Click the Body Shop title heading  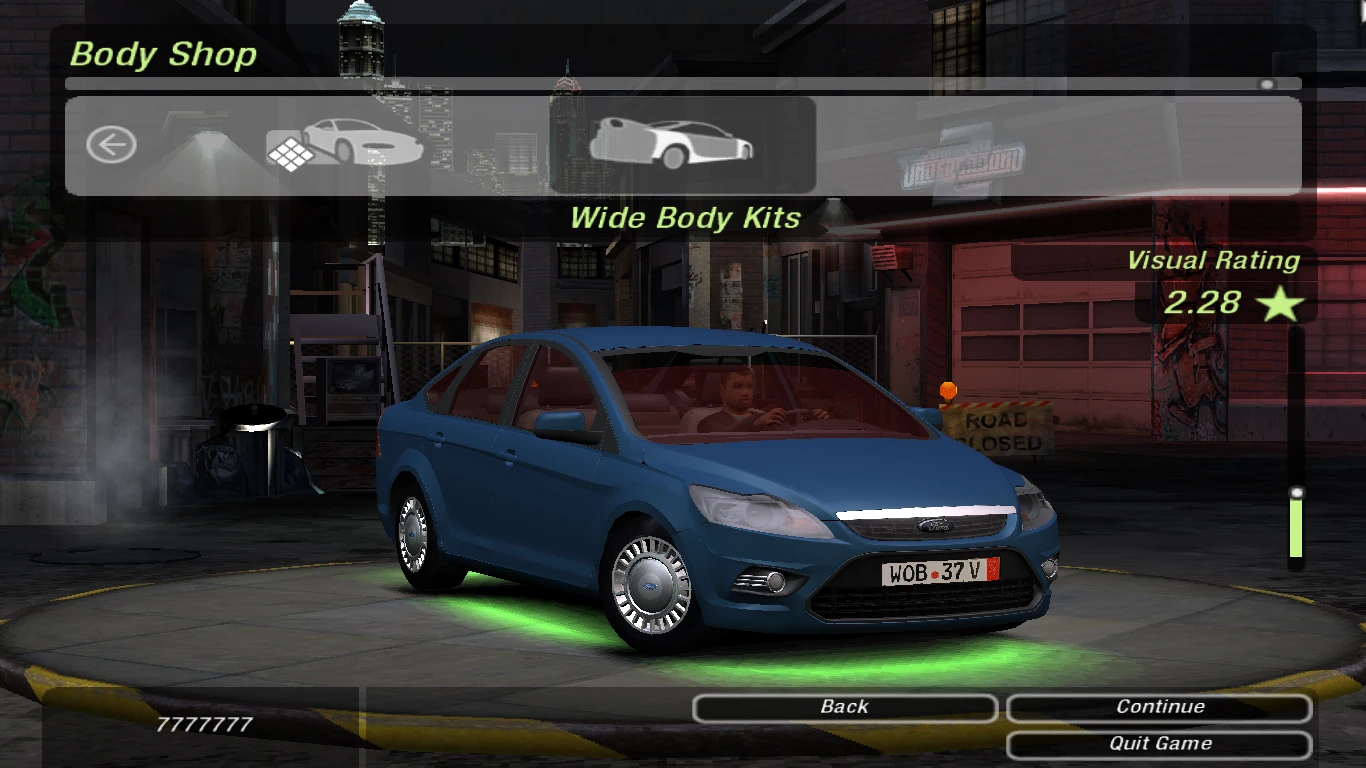tap(162, 54)
